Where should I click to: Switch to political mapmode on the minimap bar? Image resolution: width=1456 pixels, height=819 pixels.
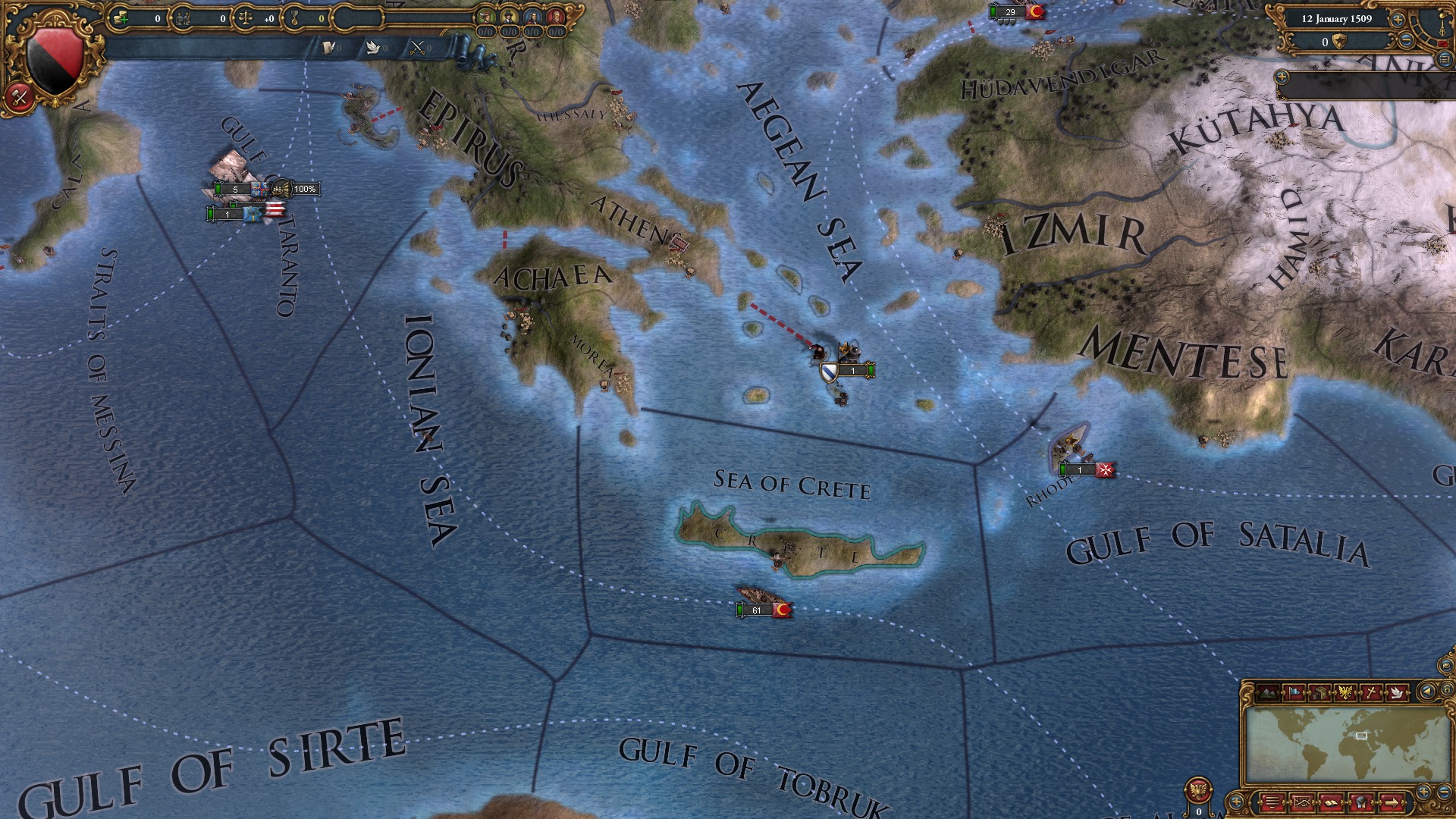tap(1294, 692)
